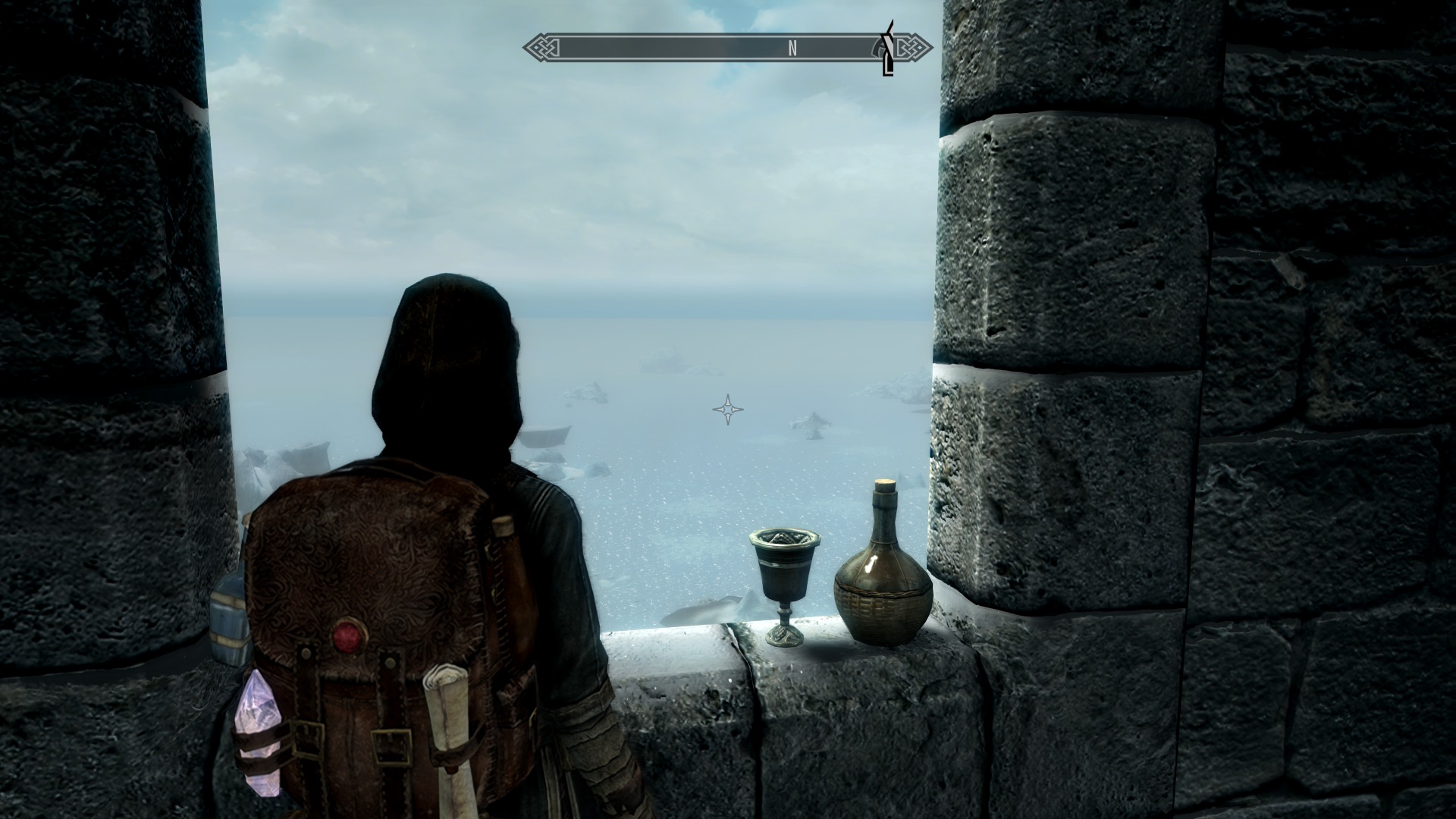Select the N heading on the compass bar
1456x819 pixels.
tap(792, 49)
